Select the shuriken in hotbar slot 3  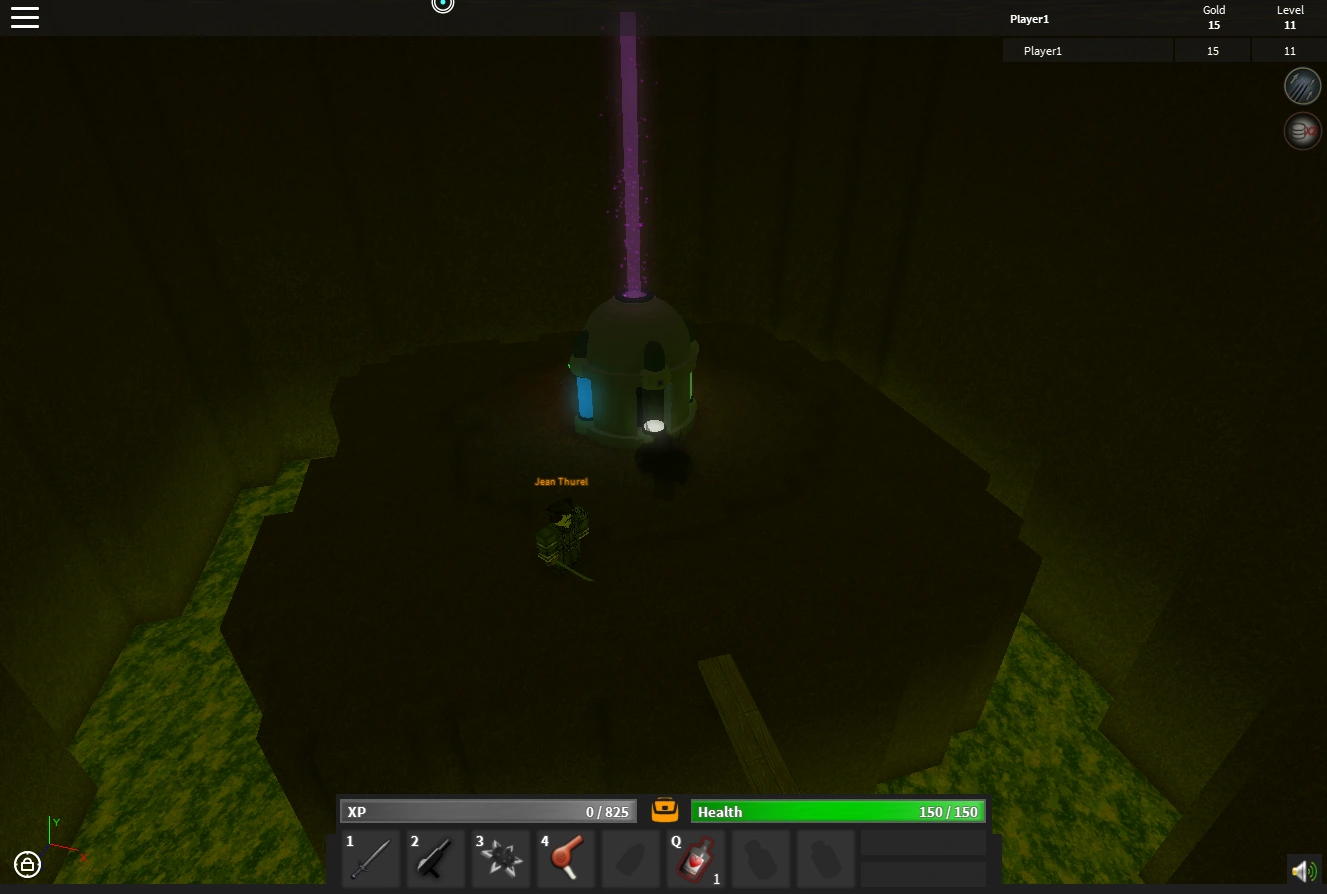point(500,858)
